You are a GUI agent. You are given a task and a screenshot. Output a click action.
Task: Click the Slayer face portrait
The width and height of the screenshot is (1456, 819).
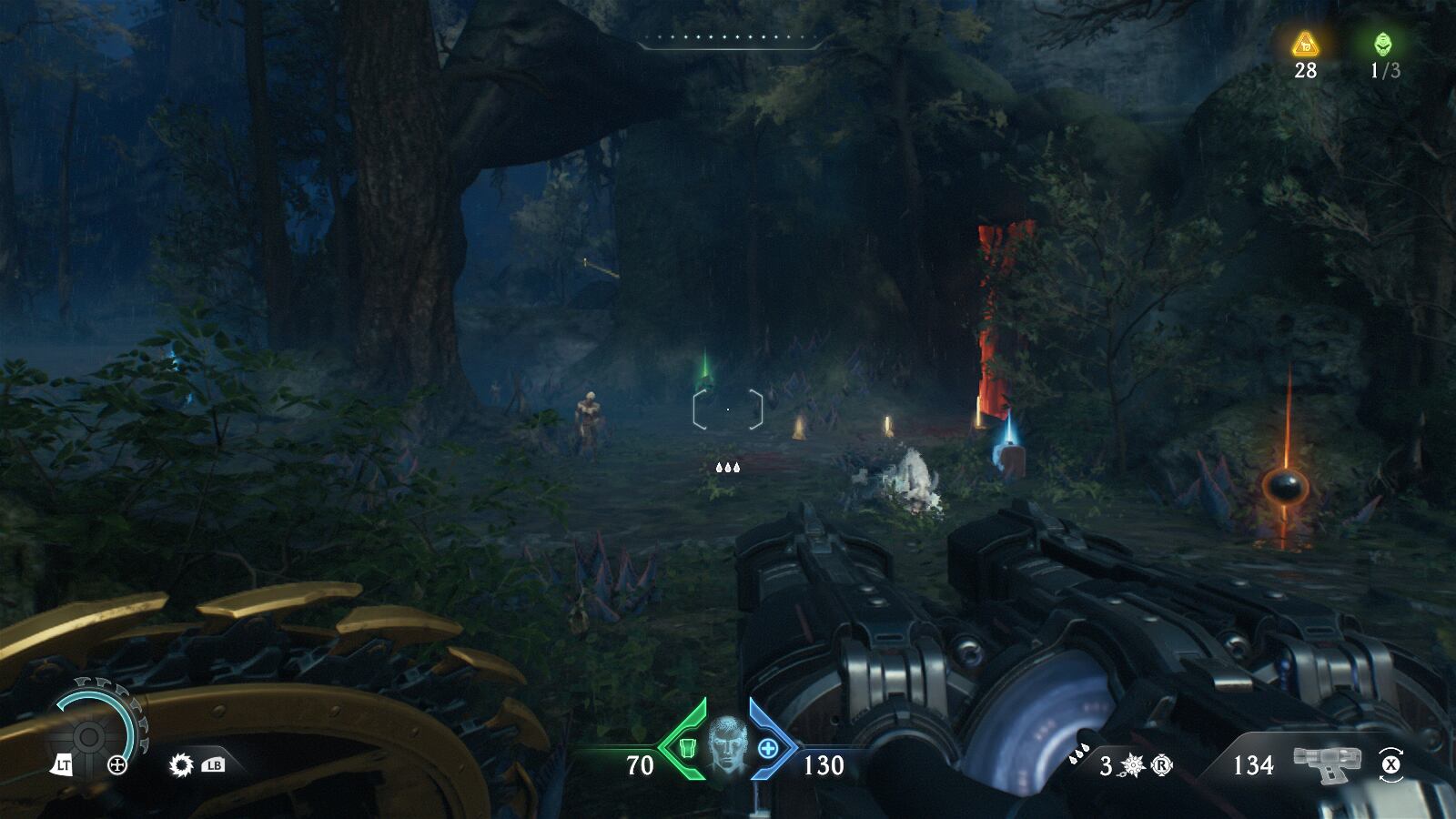pos(727,745)
